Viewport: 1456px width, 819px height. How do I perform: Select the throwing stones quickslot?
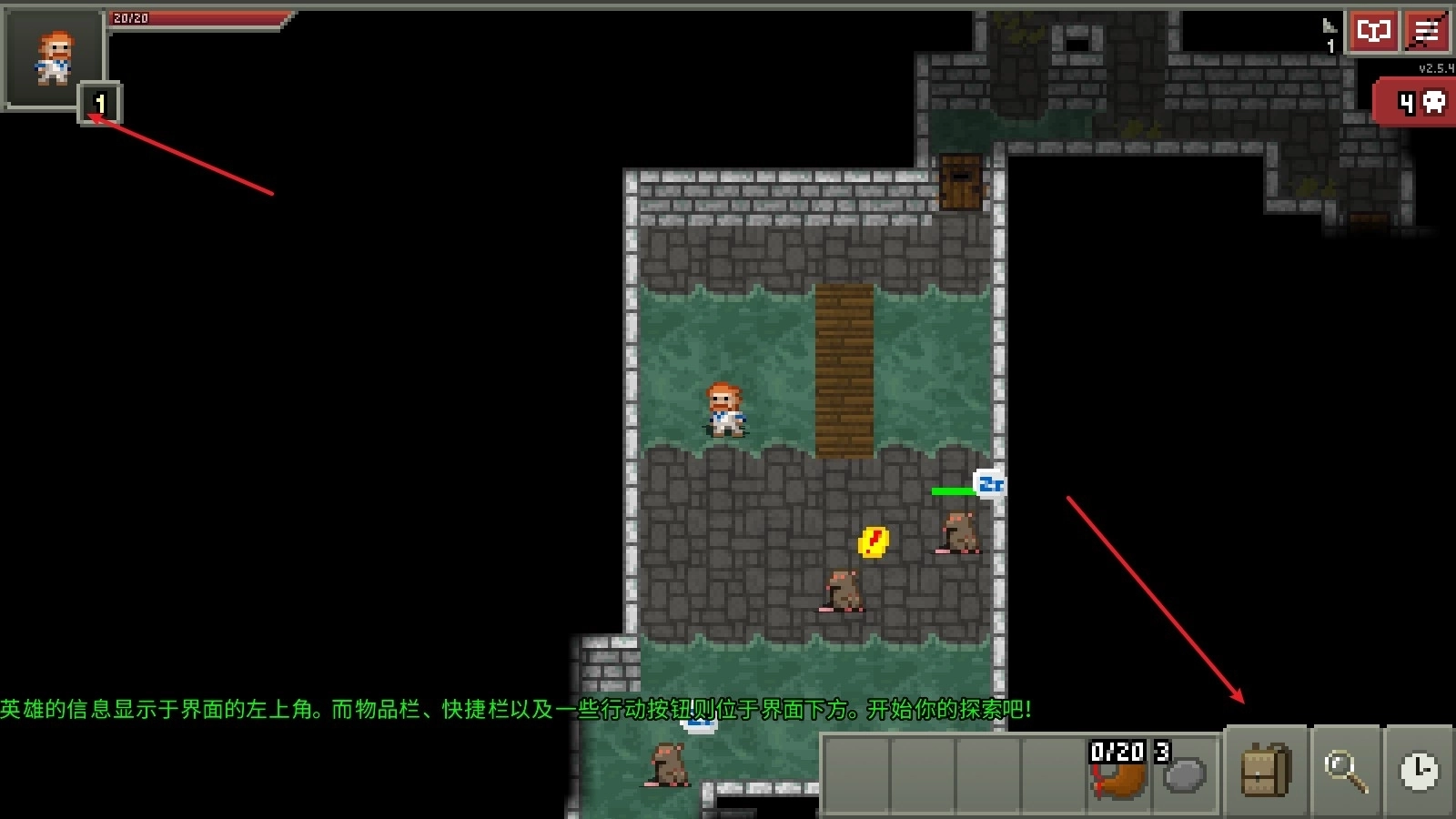click(1184, 773)
